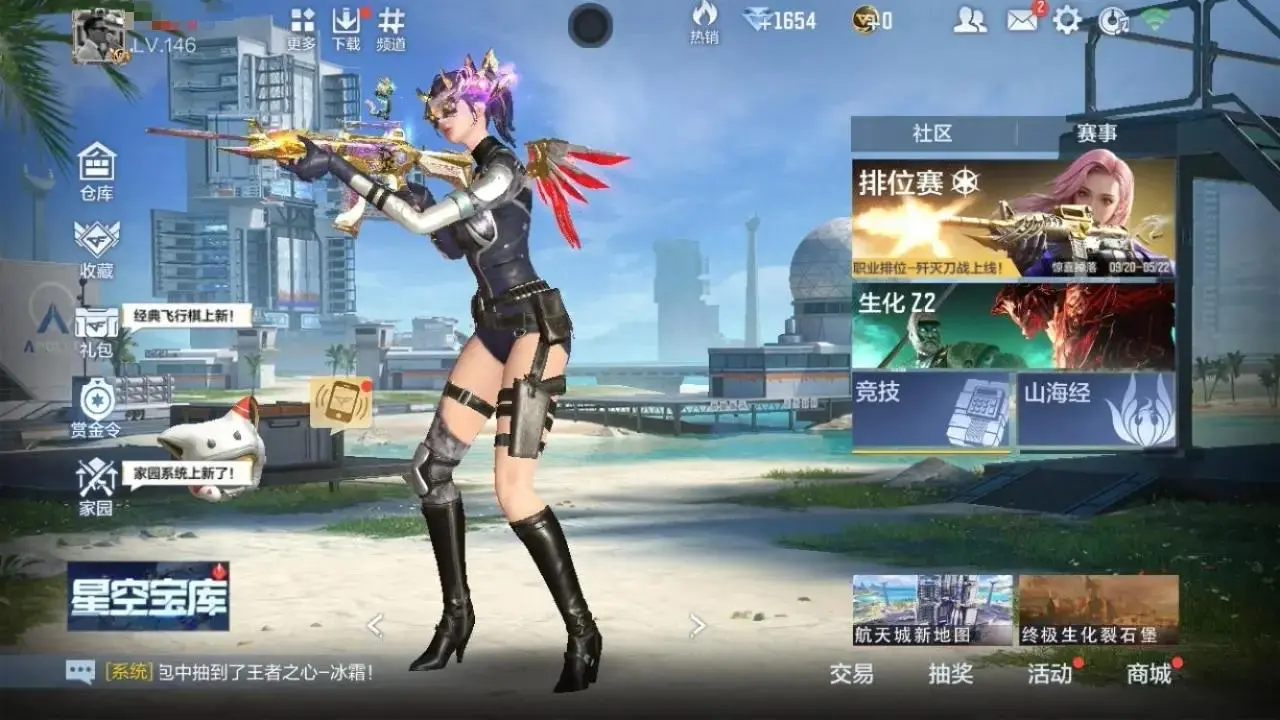Open the mail inbox
1280x720 pixels.
pyautogui.click(x=1022, y=20)
